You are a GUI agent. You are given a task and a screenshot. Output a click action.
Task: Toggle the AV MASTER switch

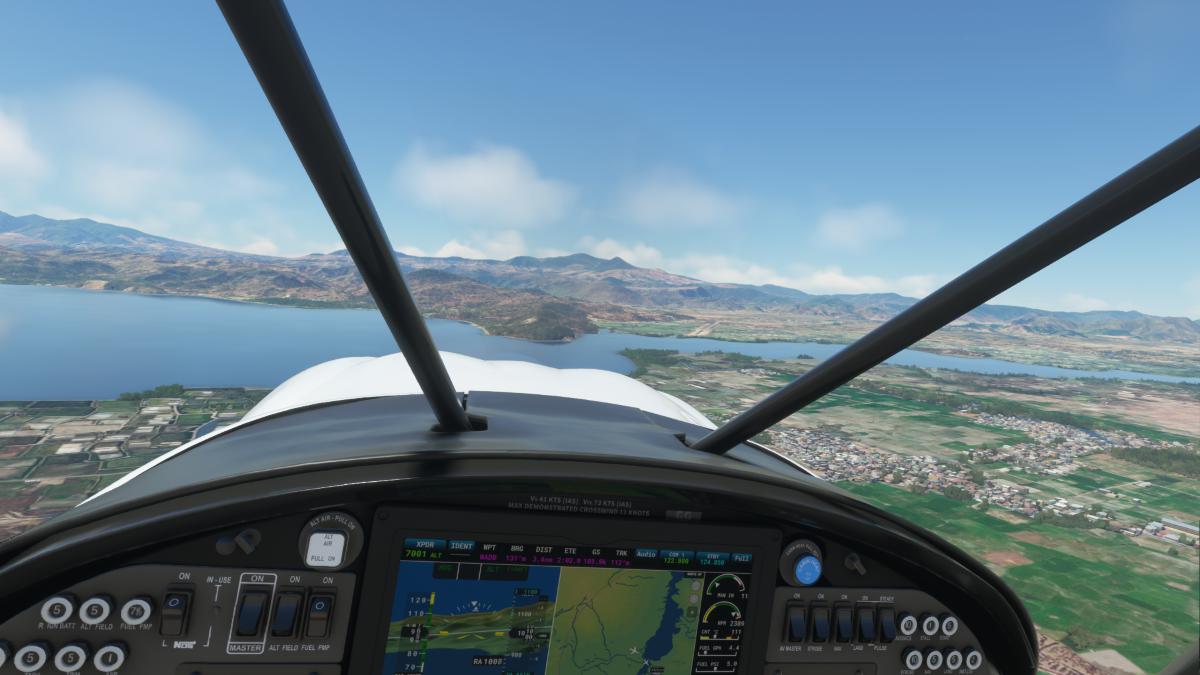pos(797,624)
